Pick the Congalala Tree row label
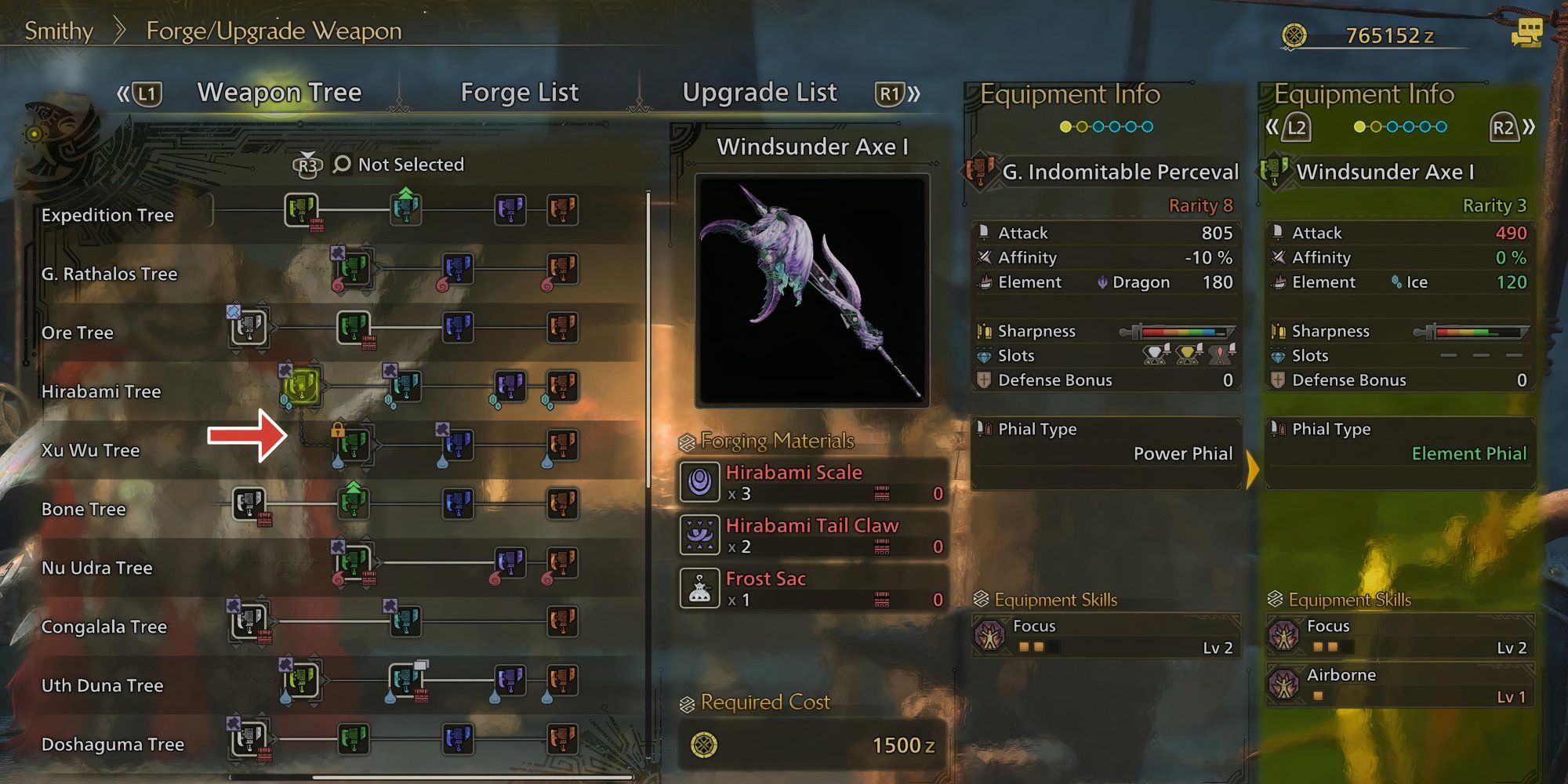The width and height of the screenshot is (1568, 784). (103, 626)
